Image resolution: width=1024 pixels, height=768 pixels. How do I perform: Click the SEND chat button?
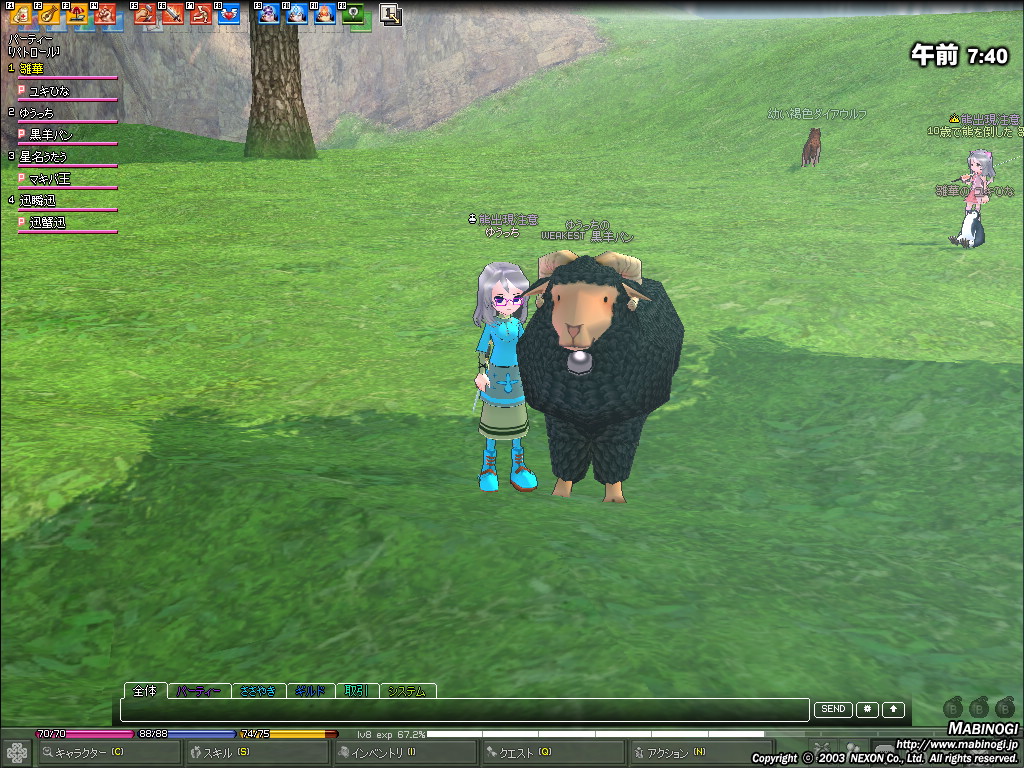(x=833, y=710)
